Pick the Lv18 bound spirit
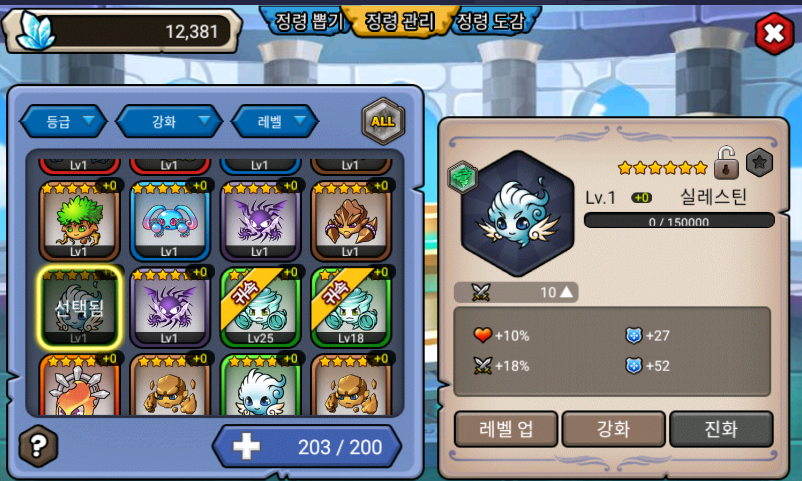Viewport: 802px width, 481px height. click(350, 306)
